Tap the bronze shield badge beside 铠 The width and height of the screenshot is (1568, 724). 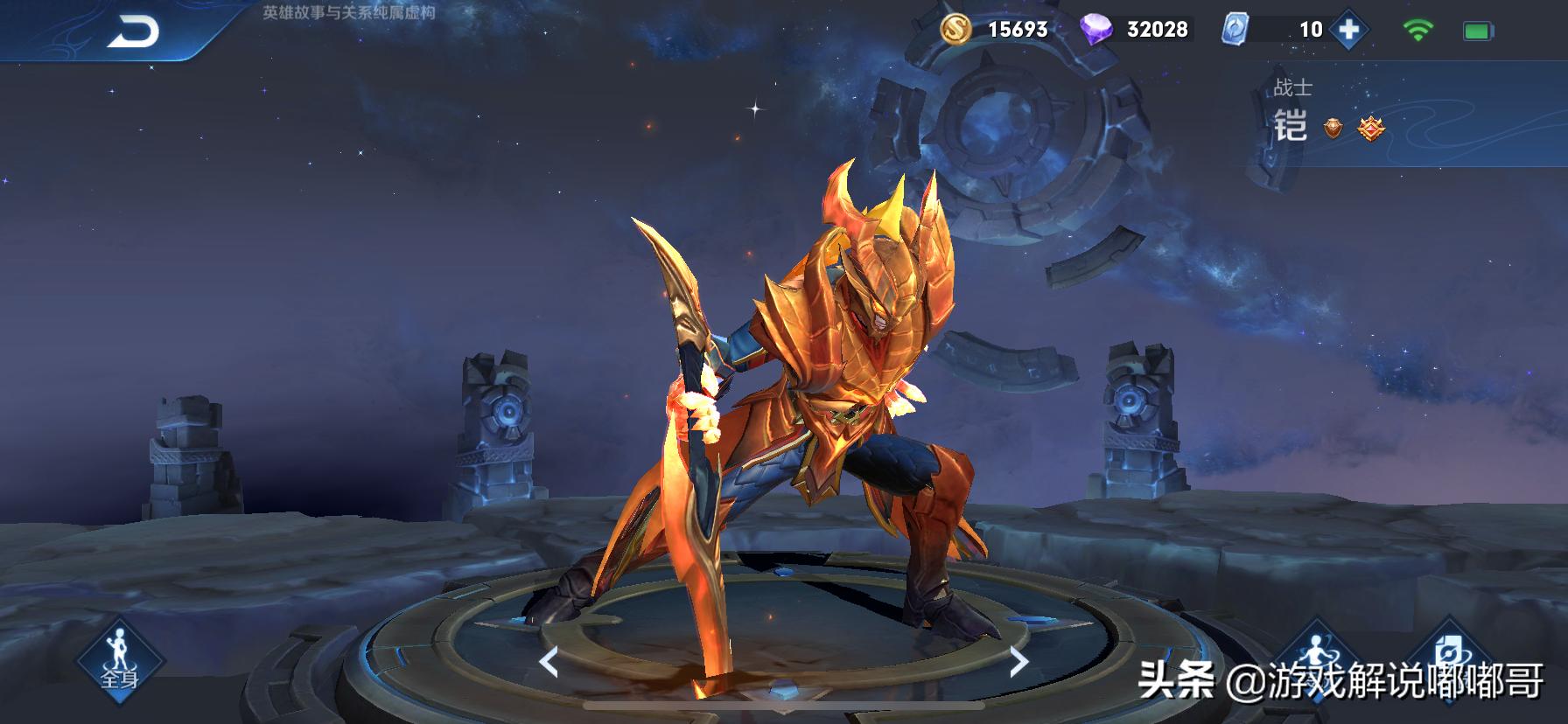1333,129
